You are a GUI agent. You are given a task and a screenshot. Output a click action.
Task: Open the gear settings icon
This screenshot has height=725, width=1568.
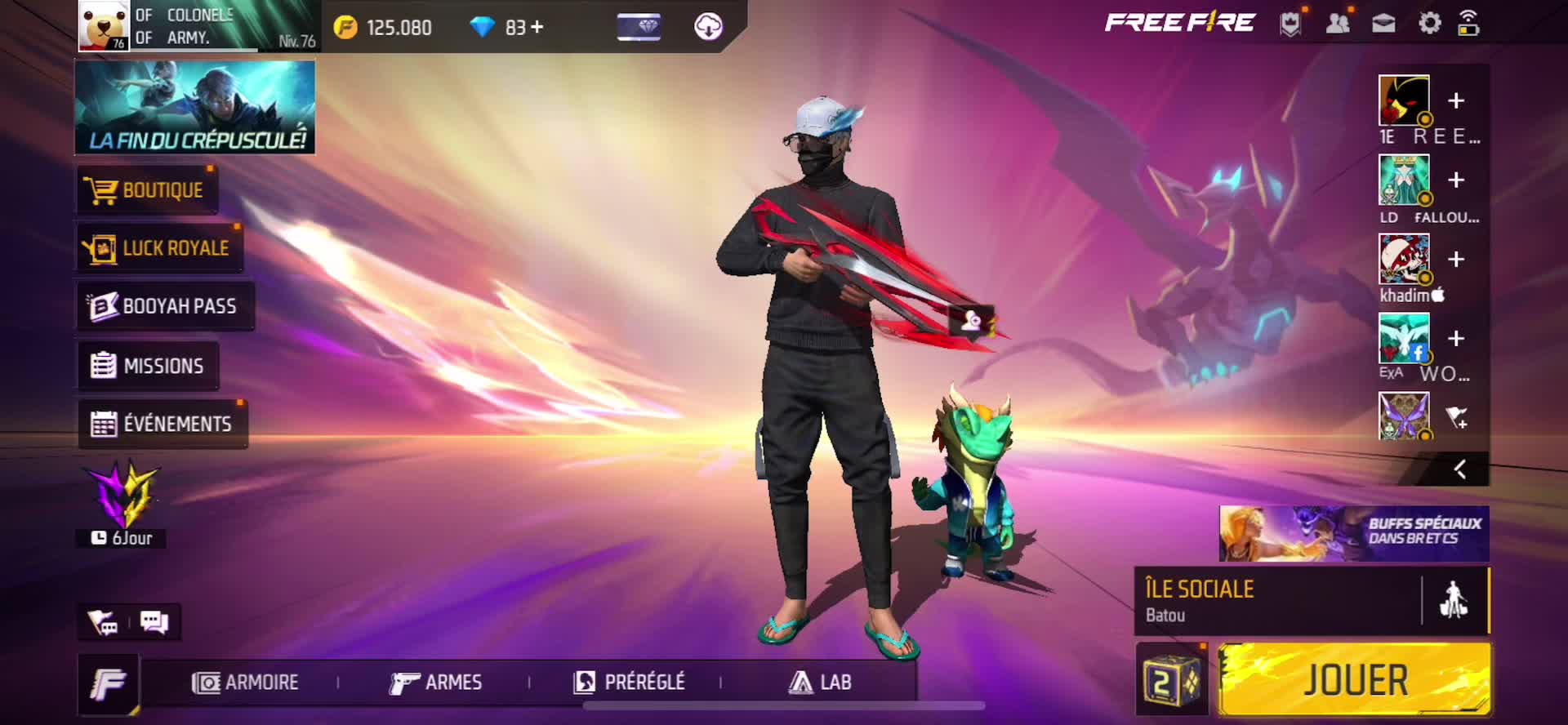point(1429,23)
